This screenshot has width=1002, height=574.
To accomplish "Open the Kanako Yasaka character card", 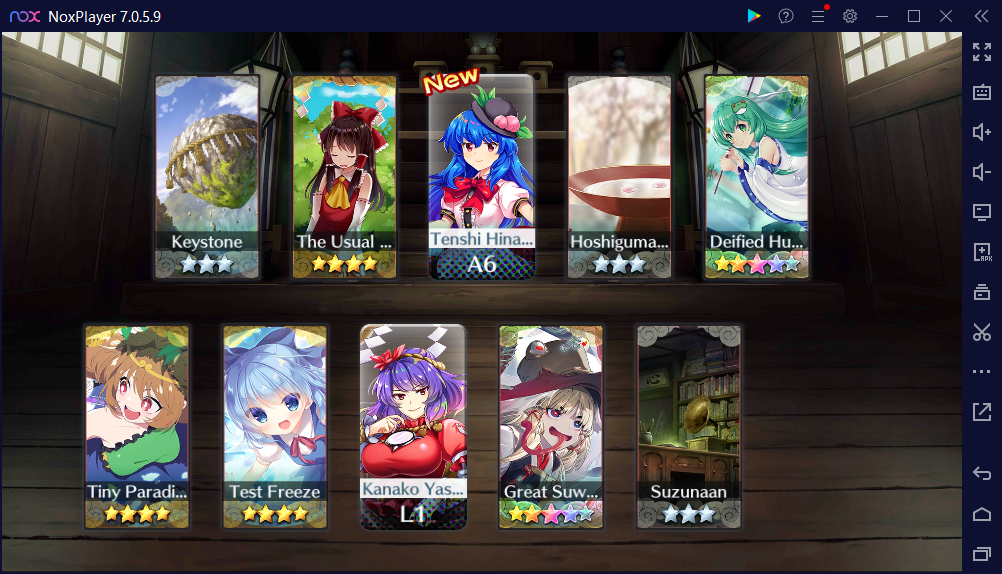I will [x=413, y=425].
